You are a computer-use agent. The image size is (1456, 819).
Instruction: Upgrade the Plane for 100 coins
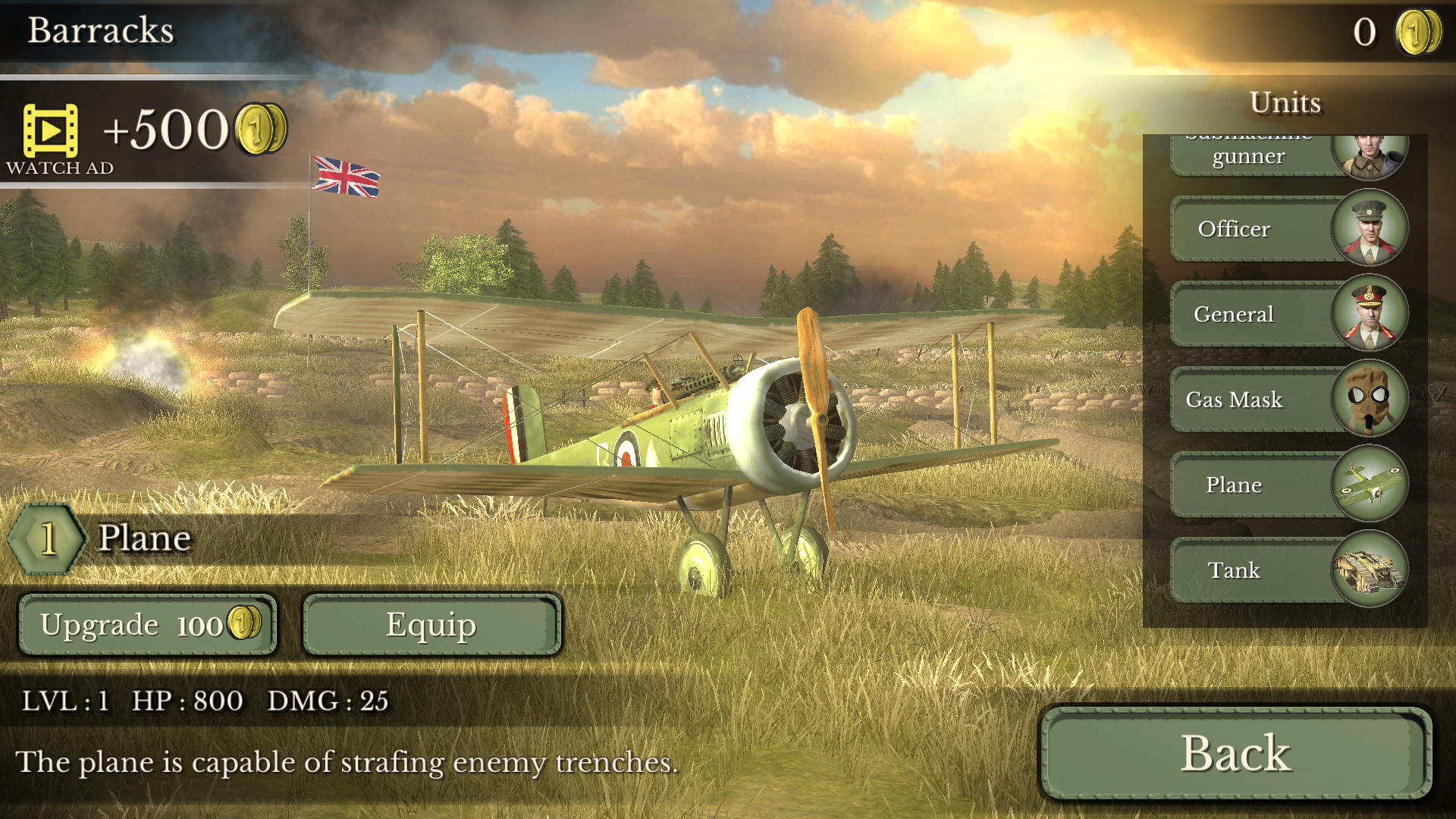tap(148, 625)
